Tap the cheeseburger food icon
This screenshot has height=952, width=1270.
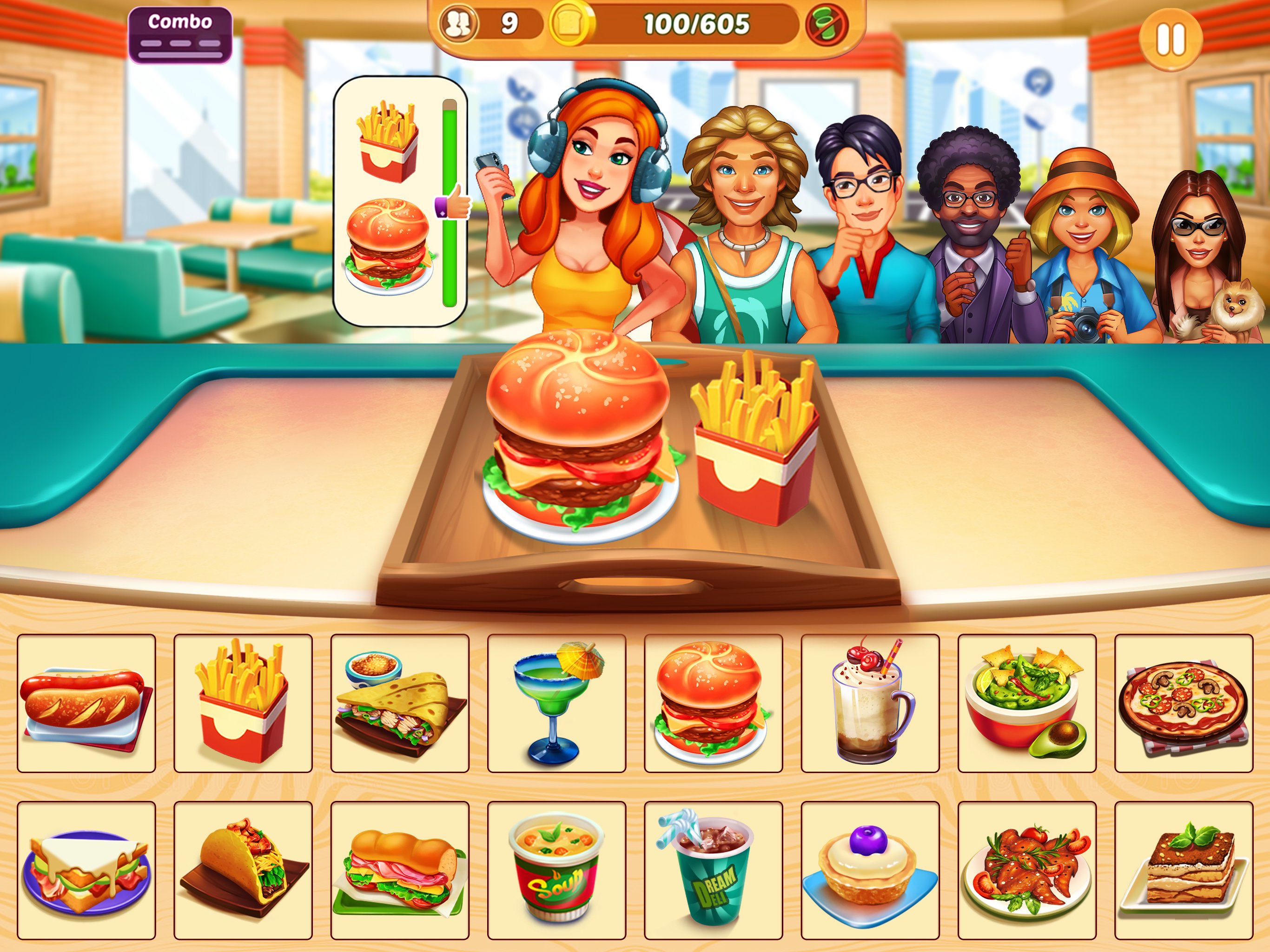point(713,703)
